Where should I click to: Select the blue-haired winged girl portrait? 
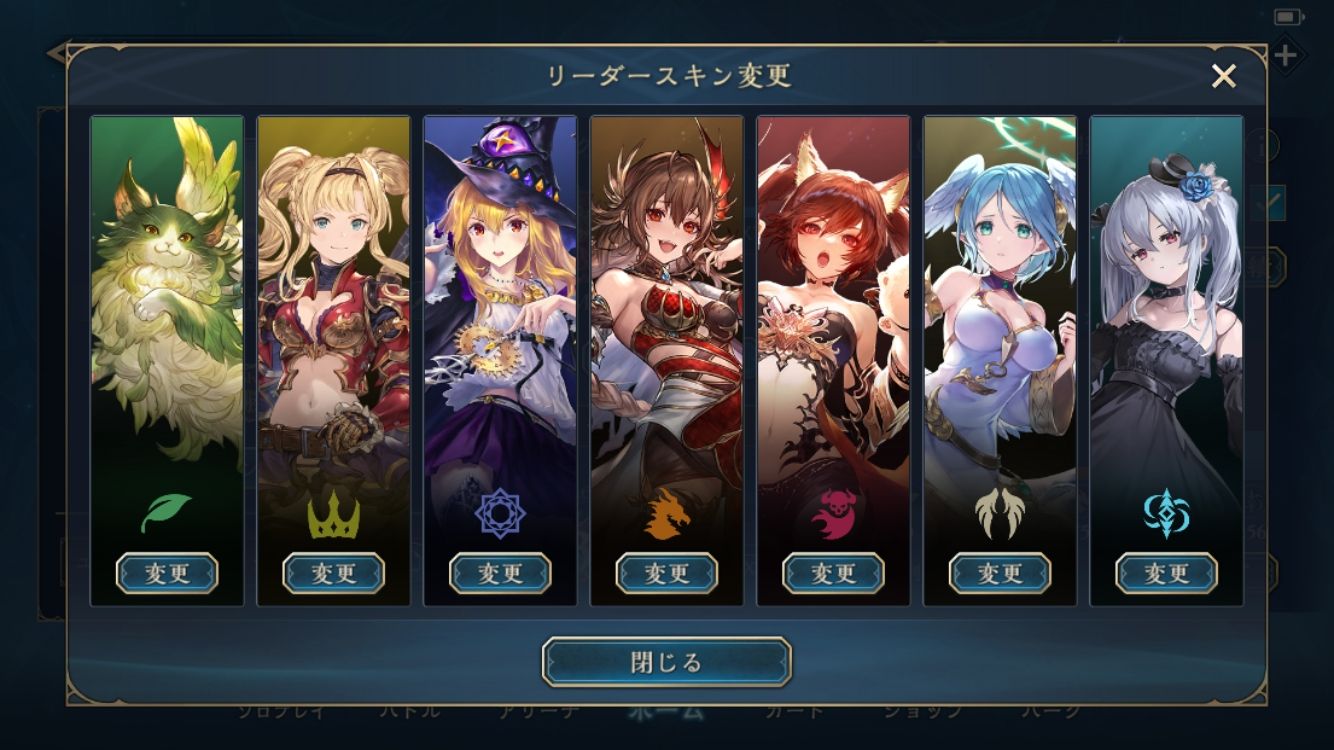(999, 300)
